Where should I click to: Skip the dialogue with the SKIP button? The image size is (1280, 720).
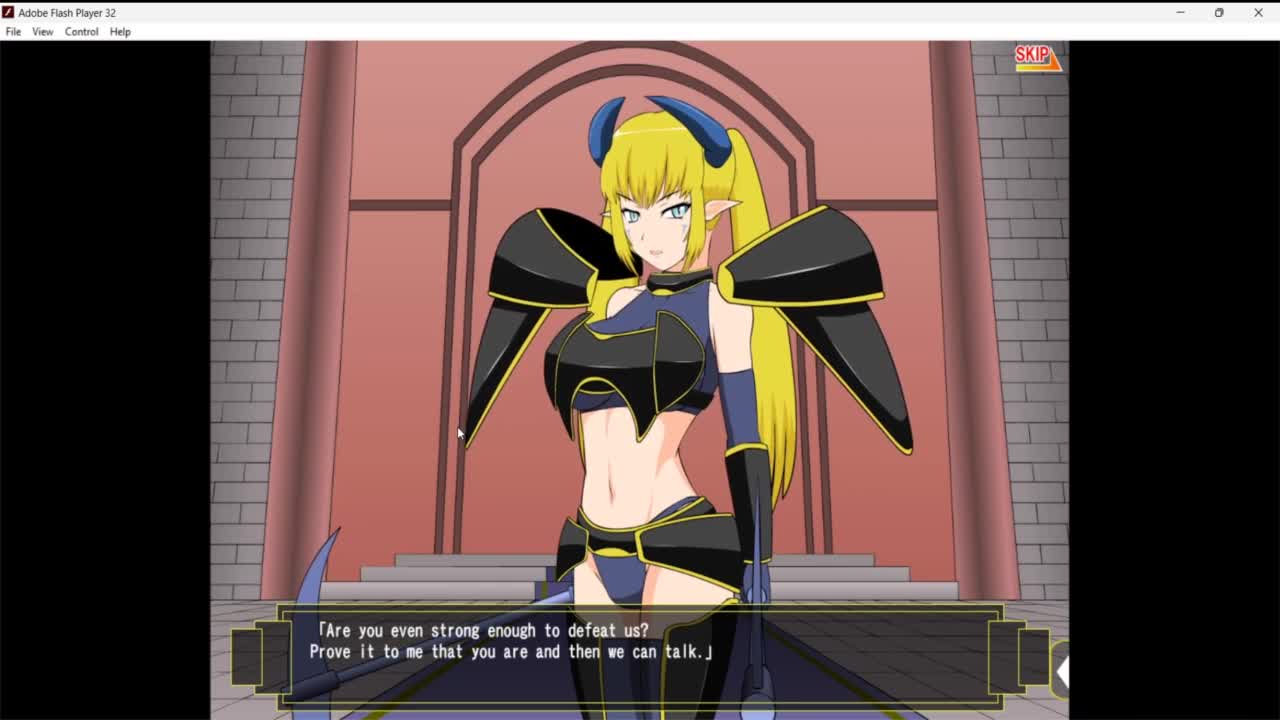tap(1036, 57)
